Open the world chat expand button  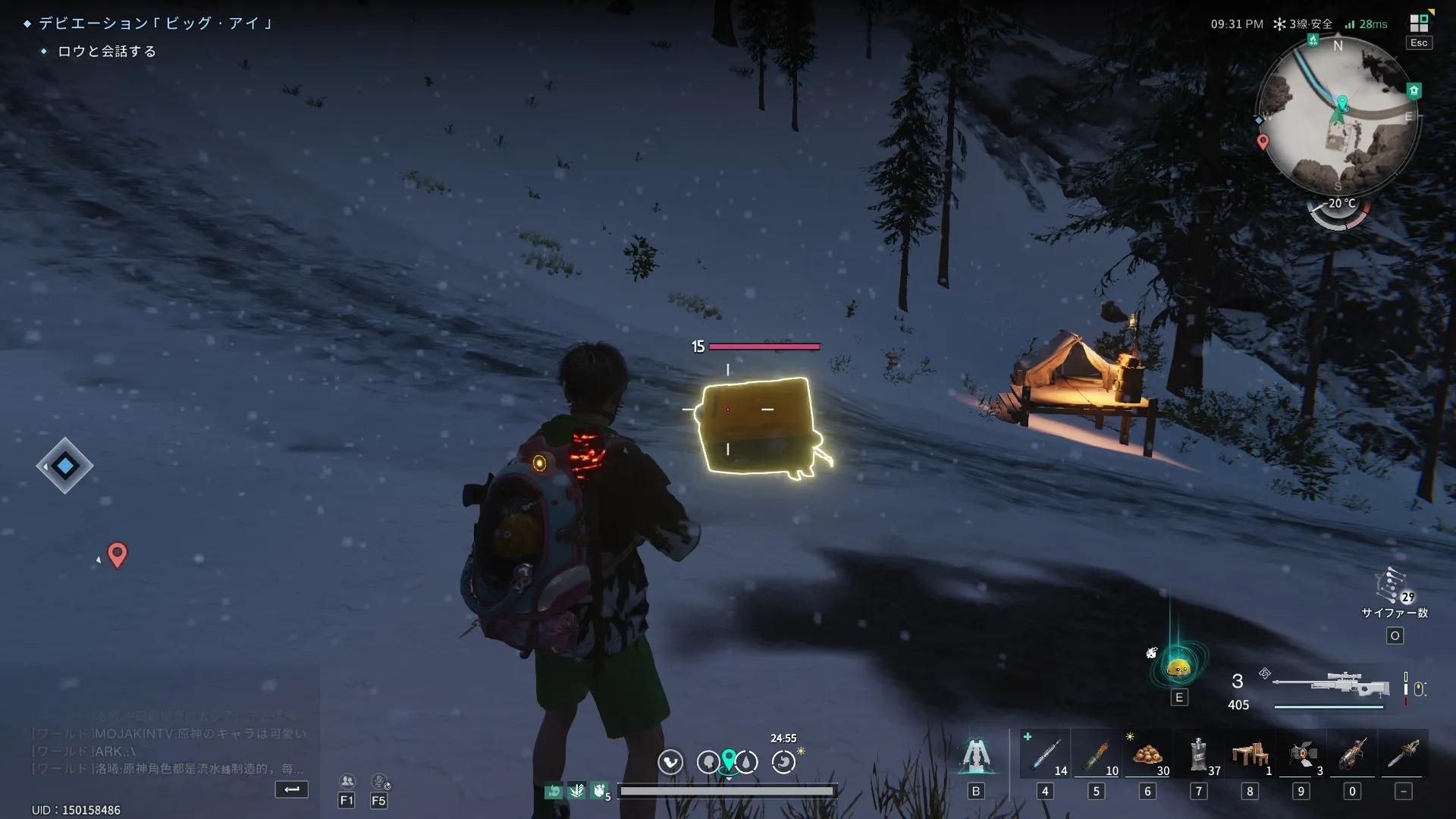[x=291, y=789]
